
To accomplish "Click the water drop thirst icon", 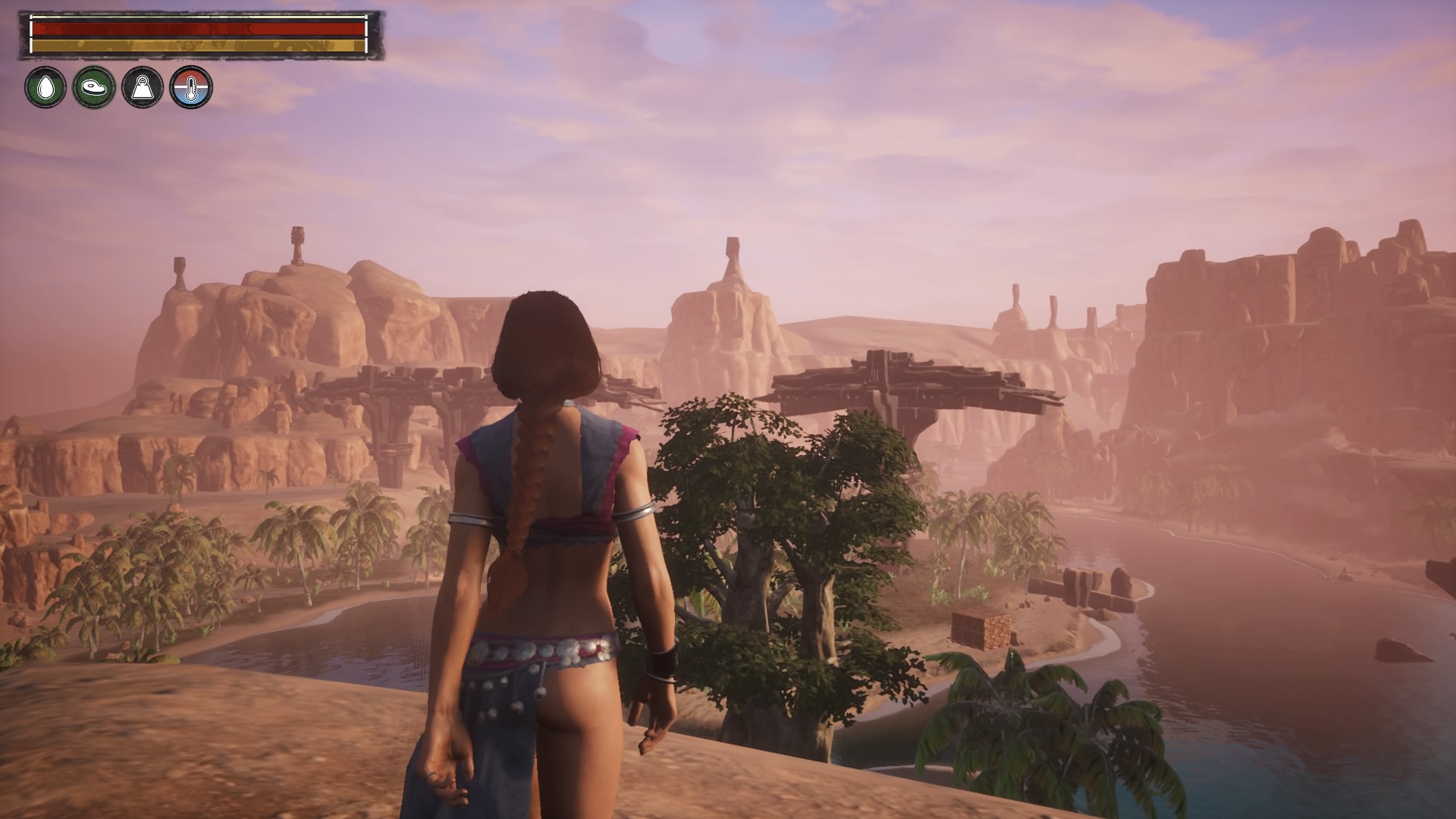I will (x=45, y=87).
